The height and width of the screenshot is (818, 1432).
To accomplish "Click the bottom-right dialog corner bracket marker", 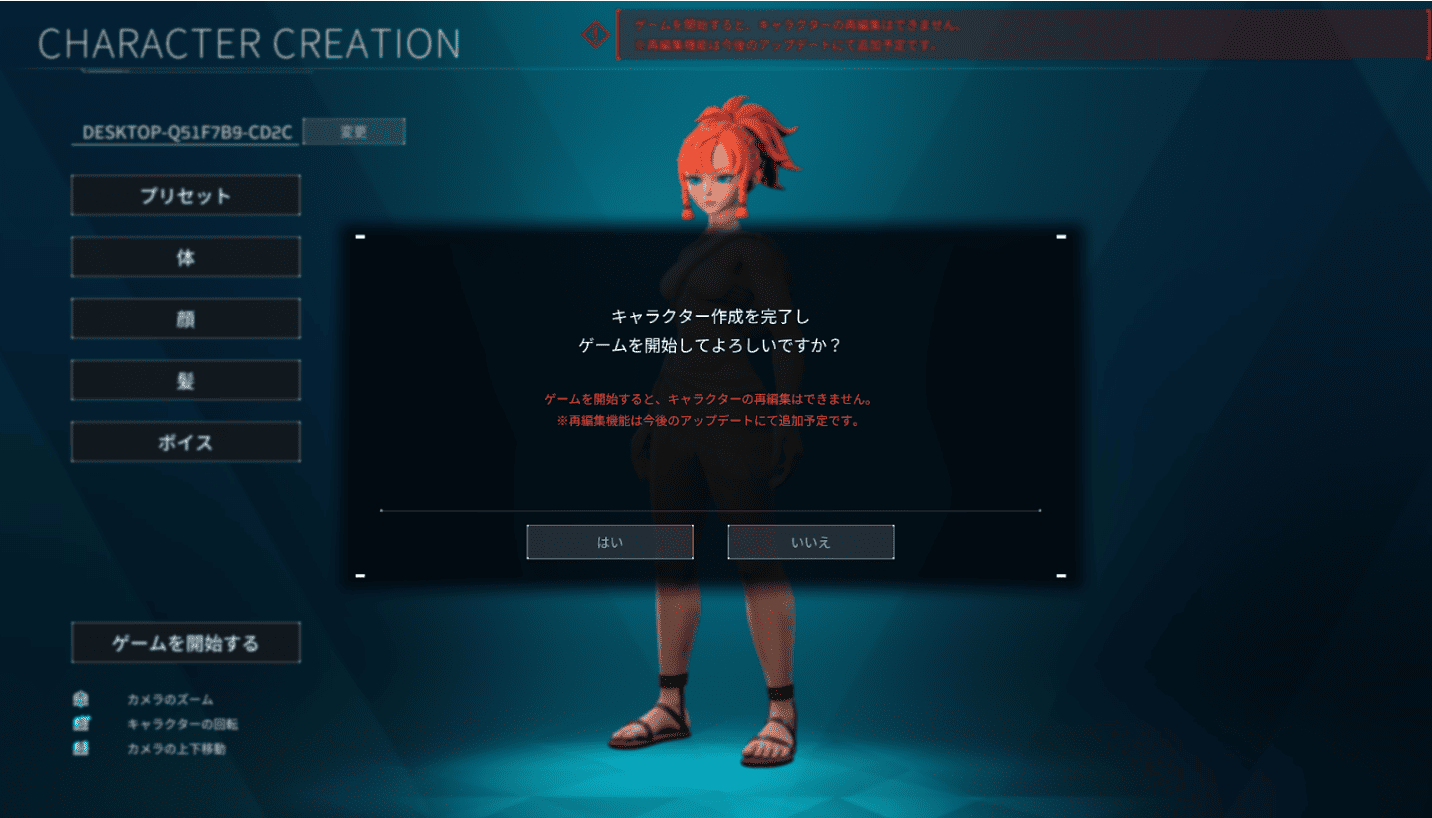I will click(1060, 575).
